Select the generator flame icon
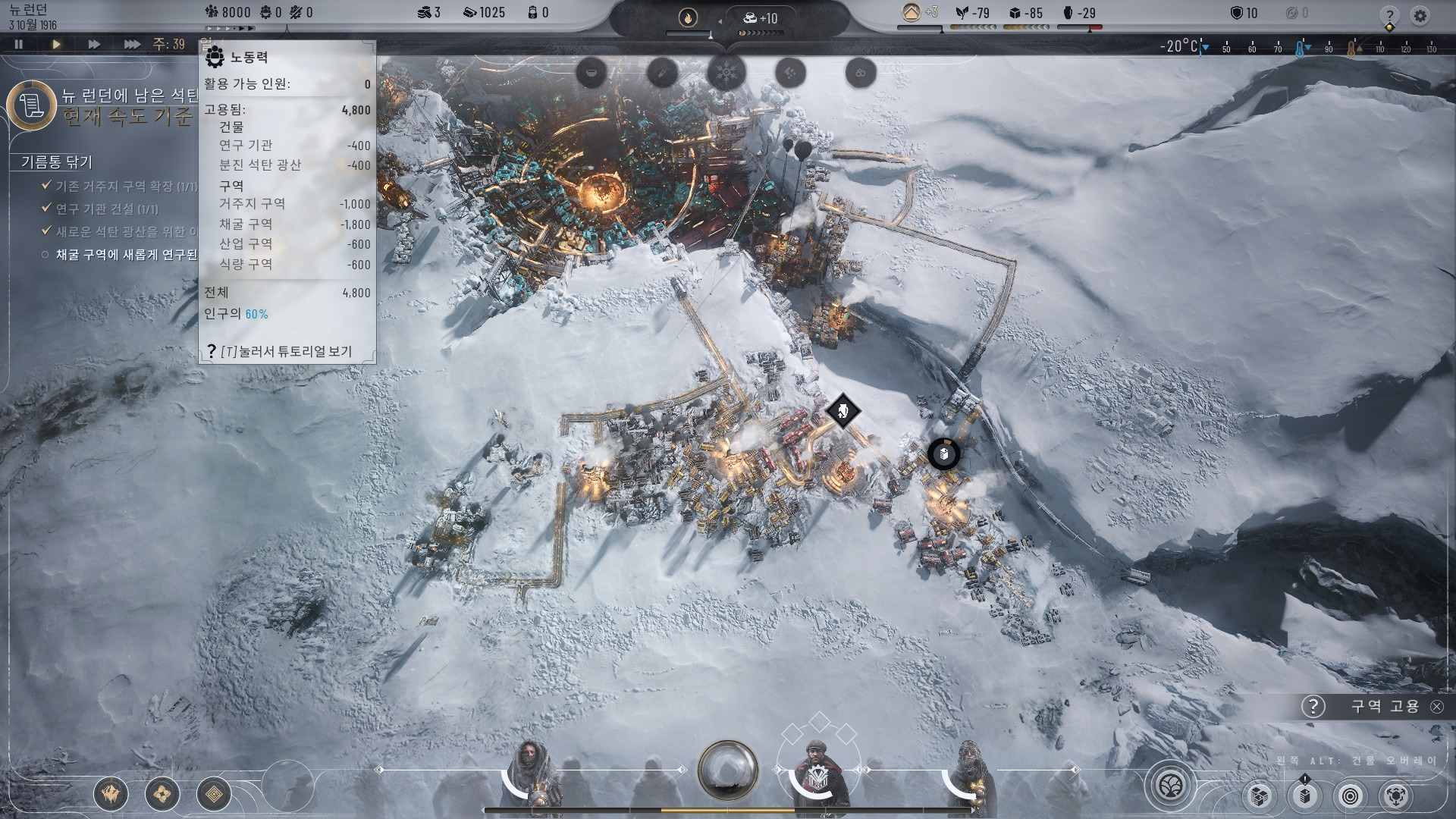Viewport: 1456px width, 819px height. tap(688, 18)
